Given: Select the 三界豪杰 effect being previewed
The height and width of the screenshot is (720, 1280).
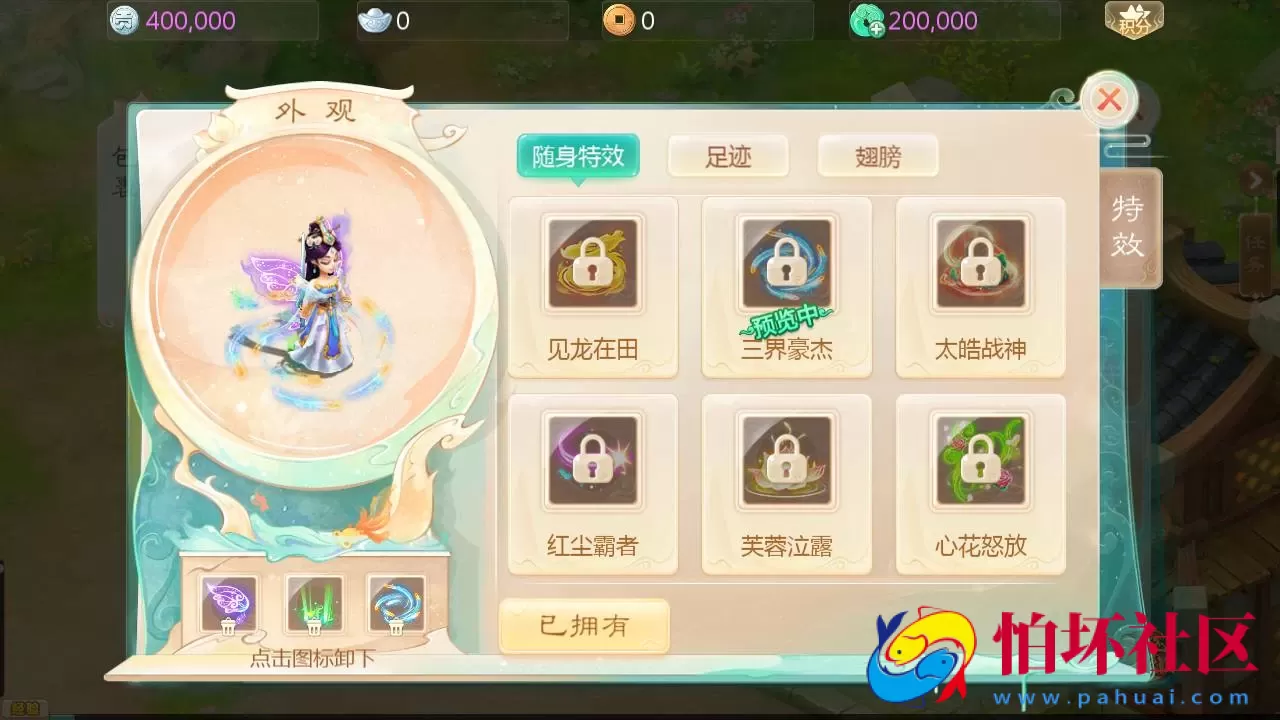Looking at the screenshot, I should click(786, 265).
